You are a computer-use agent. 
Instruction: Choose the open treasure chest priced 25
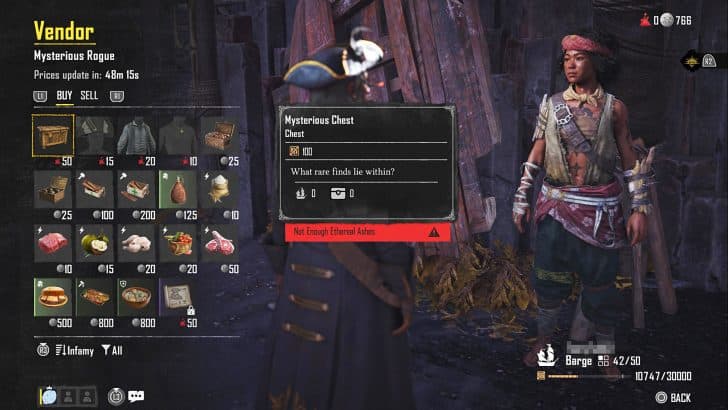(220, 134)
